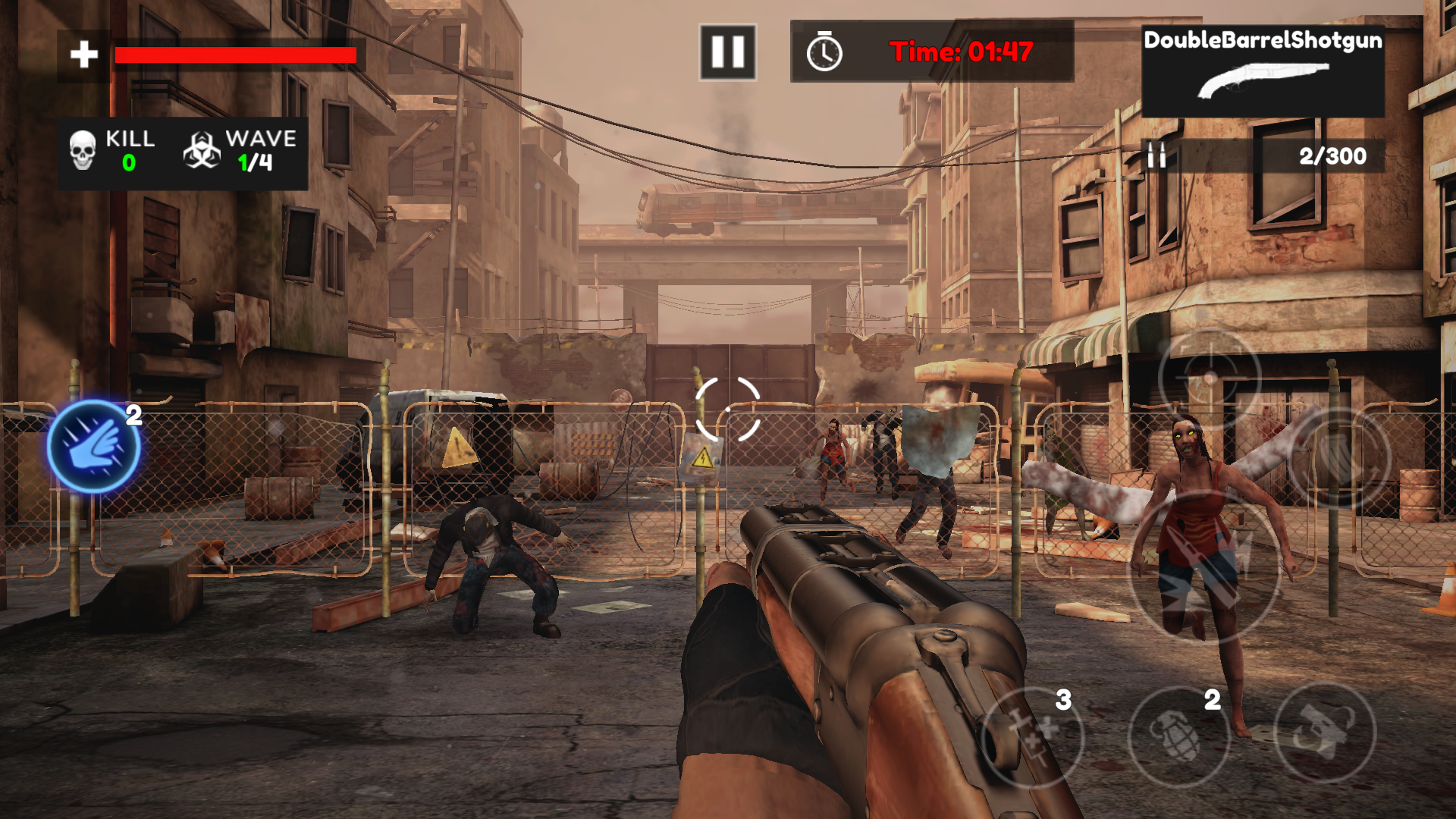Viewport: 1456px width, 819px height.
Task: Tap the center crosshair reticle
Action: pyautogui.click(x=728, y=409)
